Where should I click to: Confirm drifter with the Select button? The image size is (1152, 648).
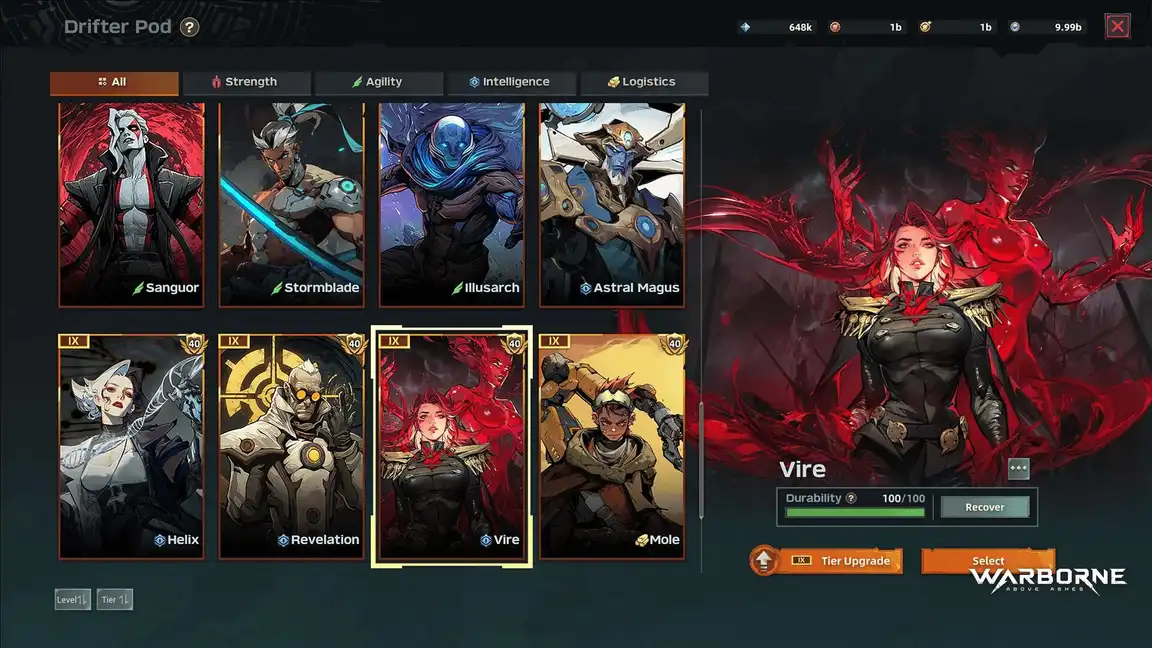(988, 560)
